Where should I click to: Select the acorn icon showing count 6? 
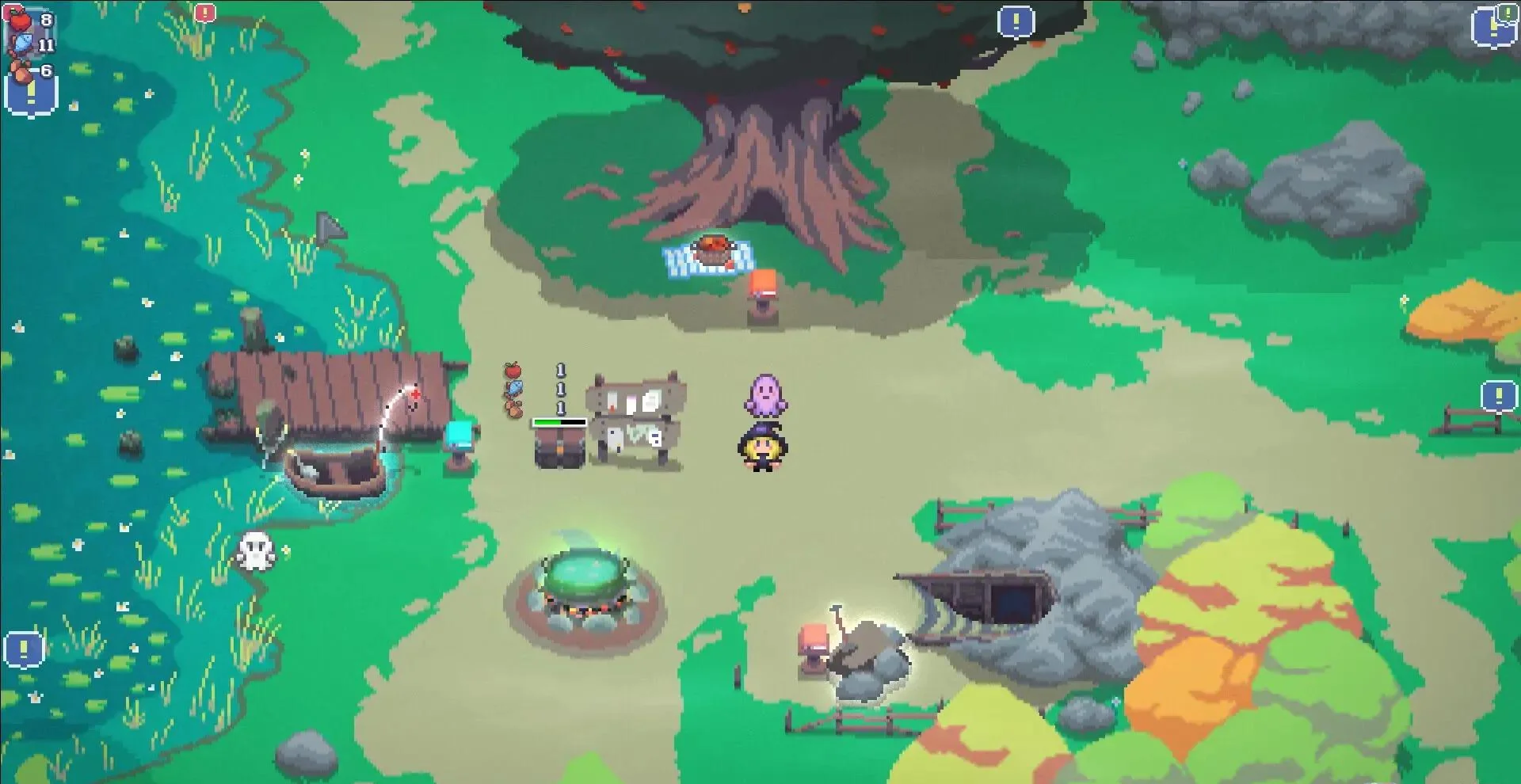[20, 70]
